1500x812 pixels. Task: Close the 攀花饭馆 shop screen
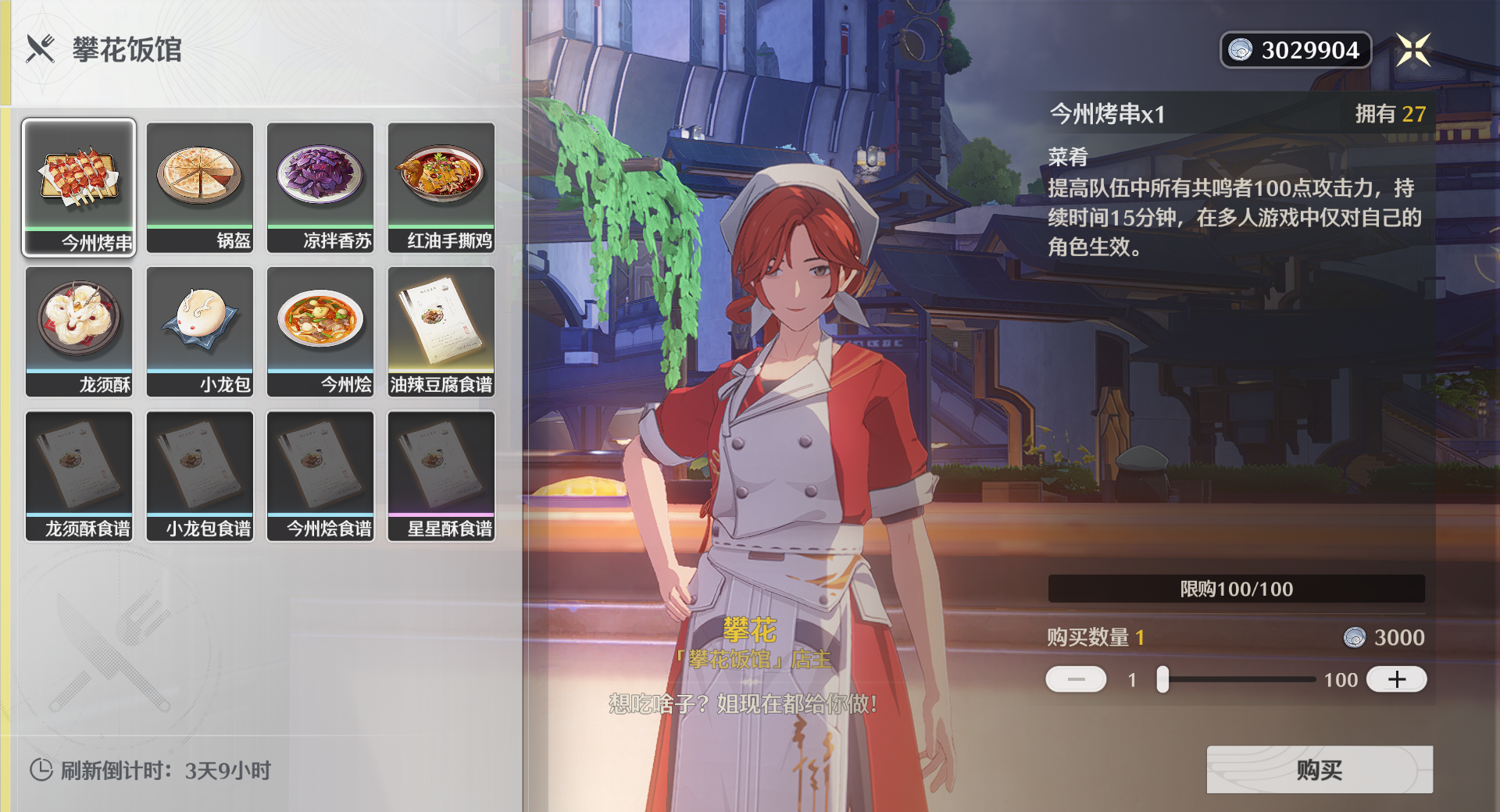point(1413,50)
